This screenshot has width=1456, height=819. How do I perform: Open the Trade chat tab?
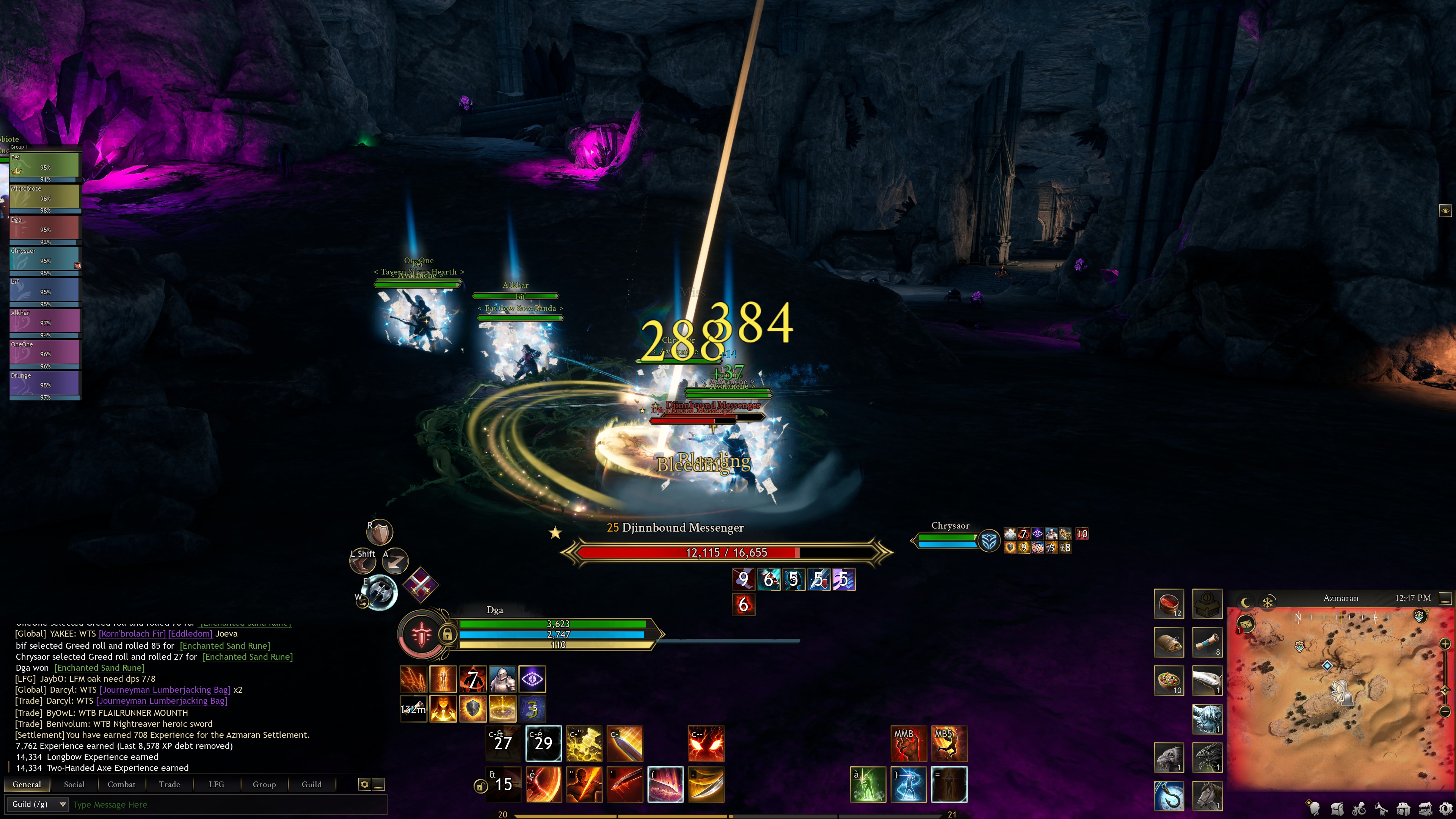pos(169,784)
